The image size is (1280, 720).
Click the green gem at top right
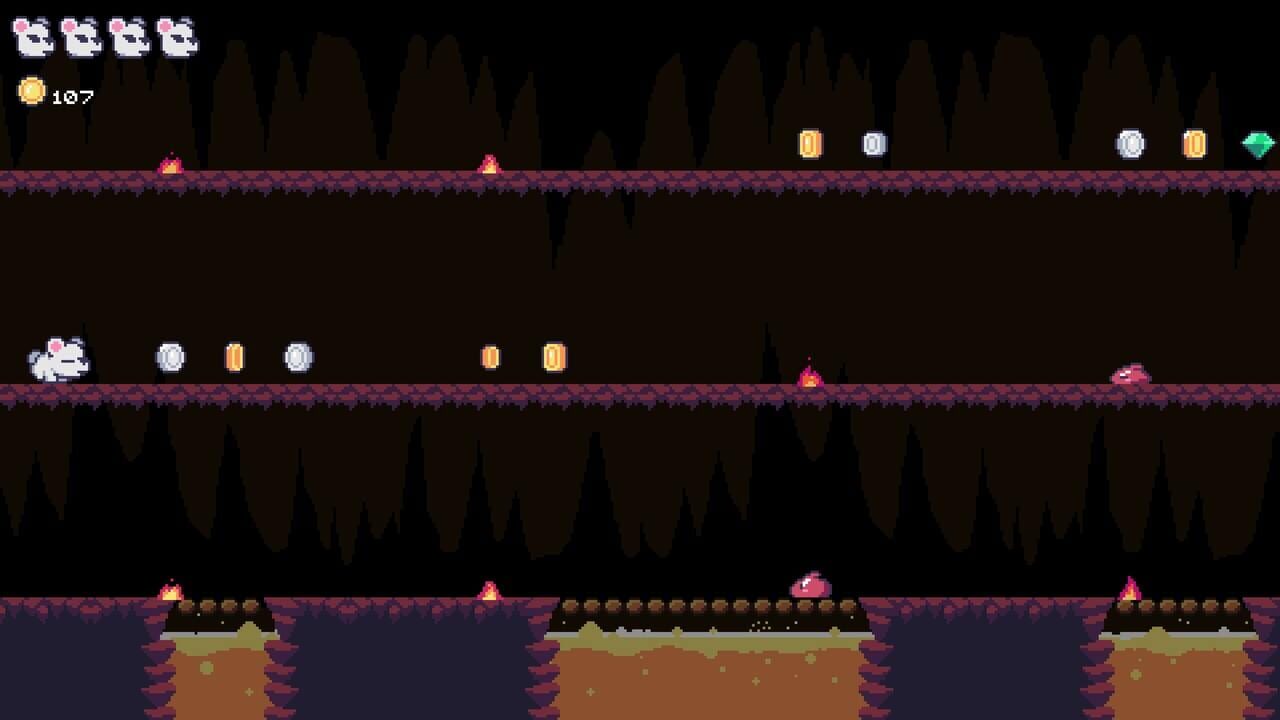pyautogui.click(x=1258, y=146)
